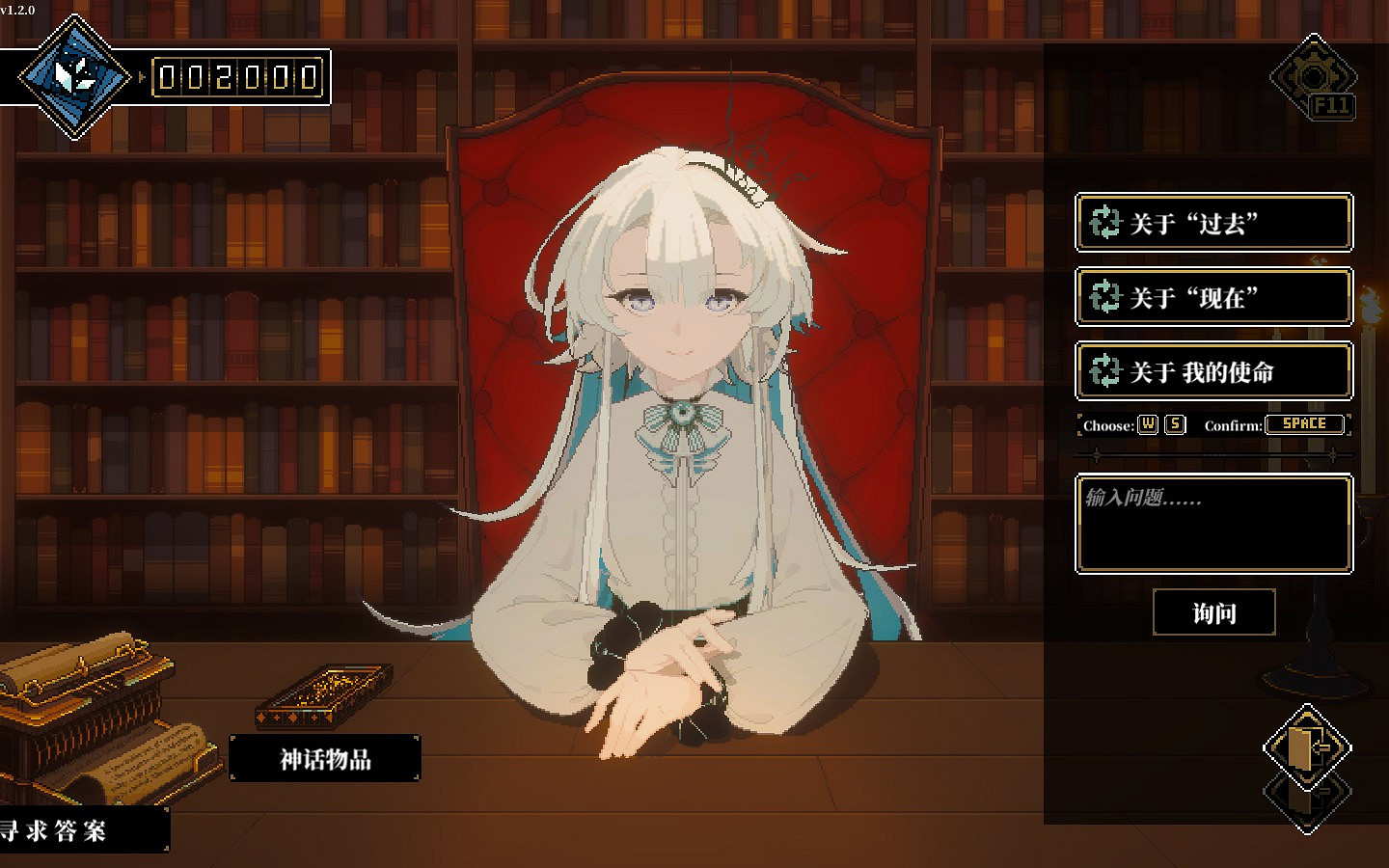Submit a question with the 询问 button

coord(1213,613)
